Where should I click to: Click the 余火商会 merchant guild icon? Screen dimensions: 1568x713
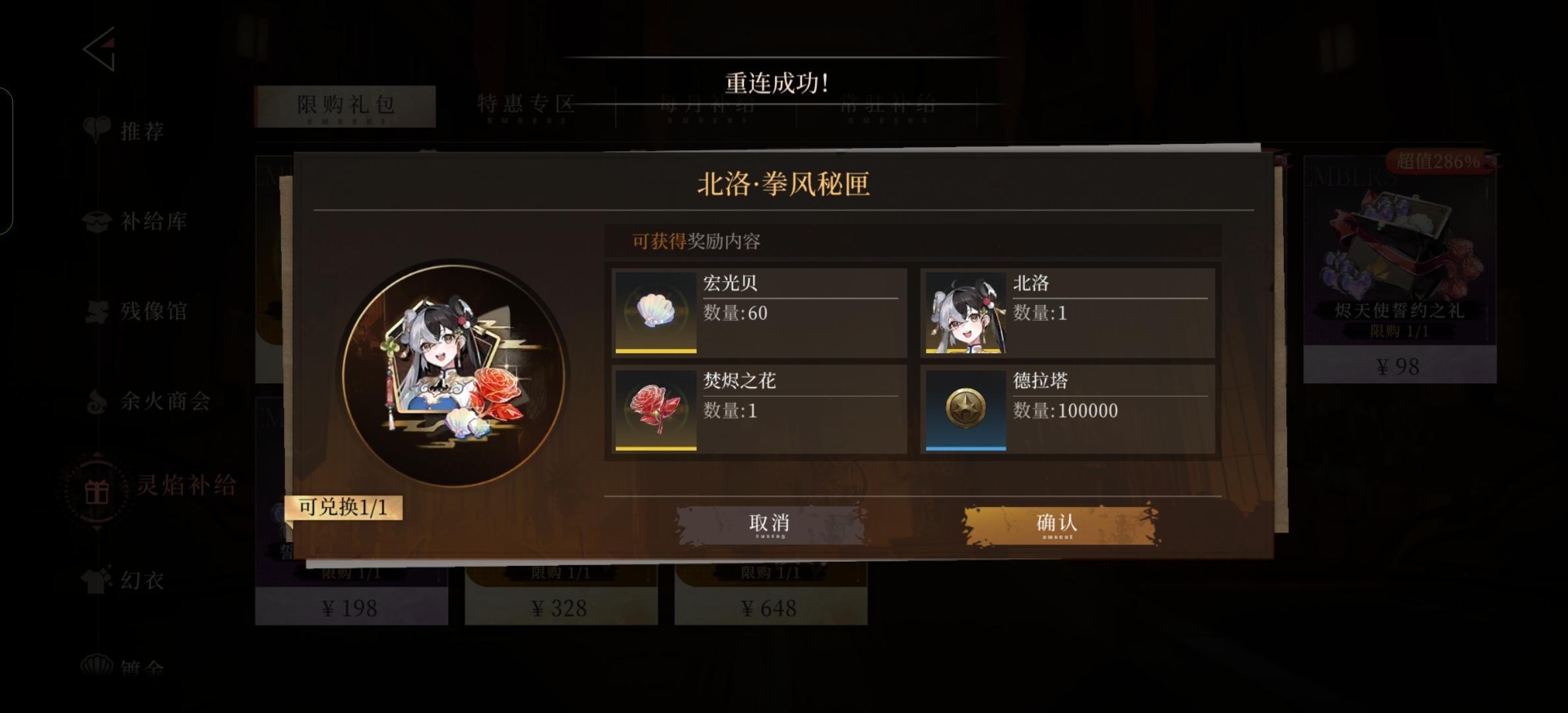(97, 402)
